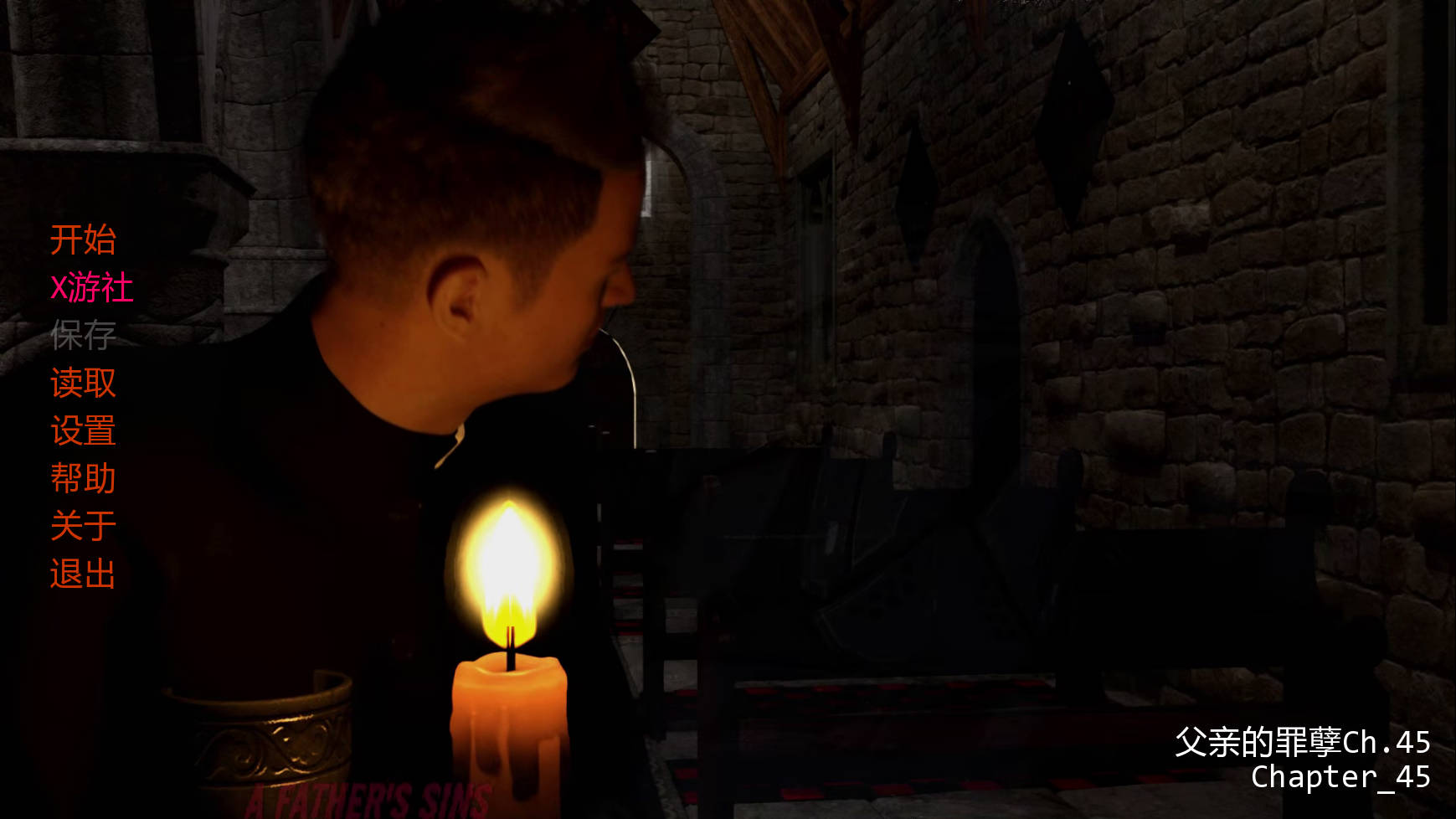This screenshot has height=819, width=1456.
Task: Open the 关于 about page
Action: 83,527
